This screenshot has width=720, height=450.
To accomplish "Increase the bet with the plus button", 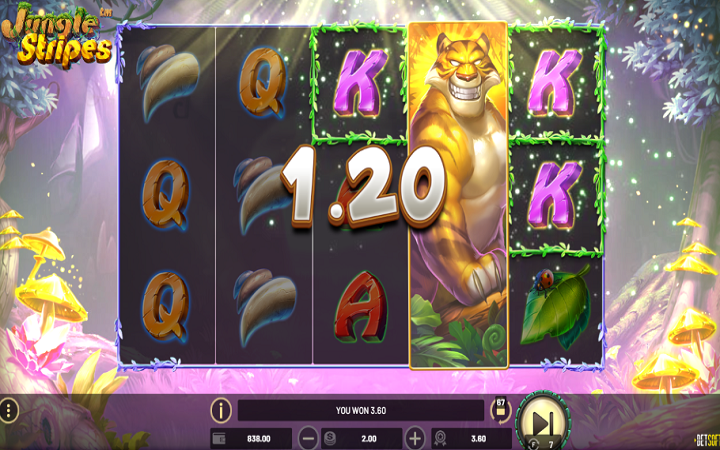I will 415,438.
